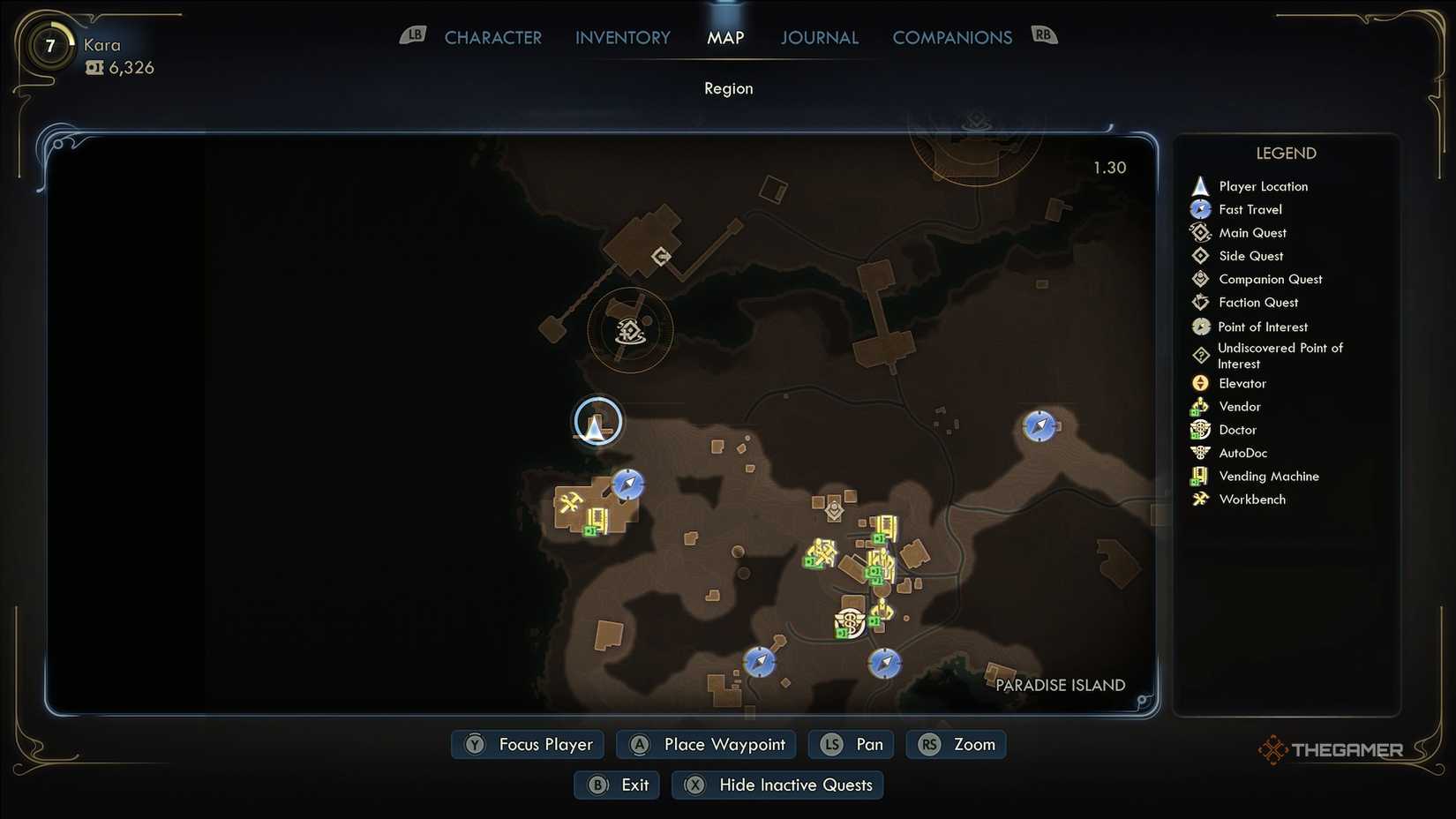Switch to the INVENTORY tab
This screenshot has width=1456, height=819.
click(x=622, y=37)
